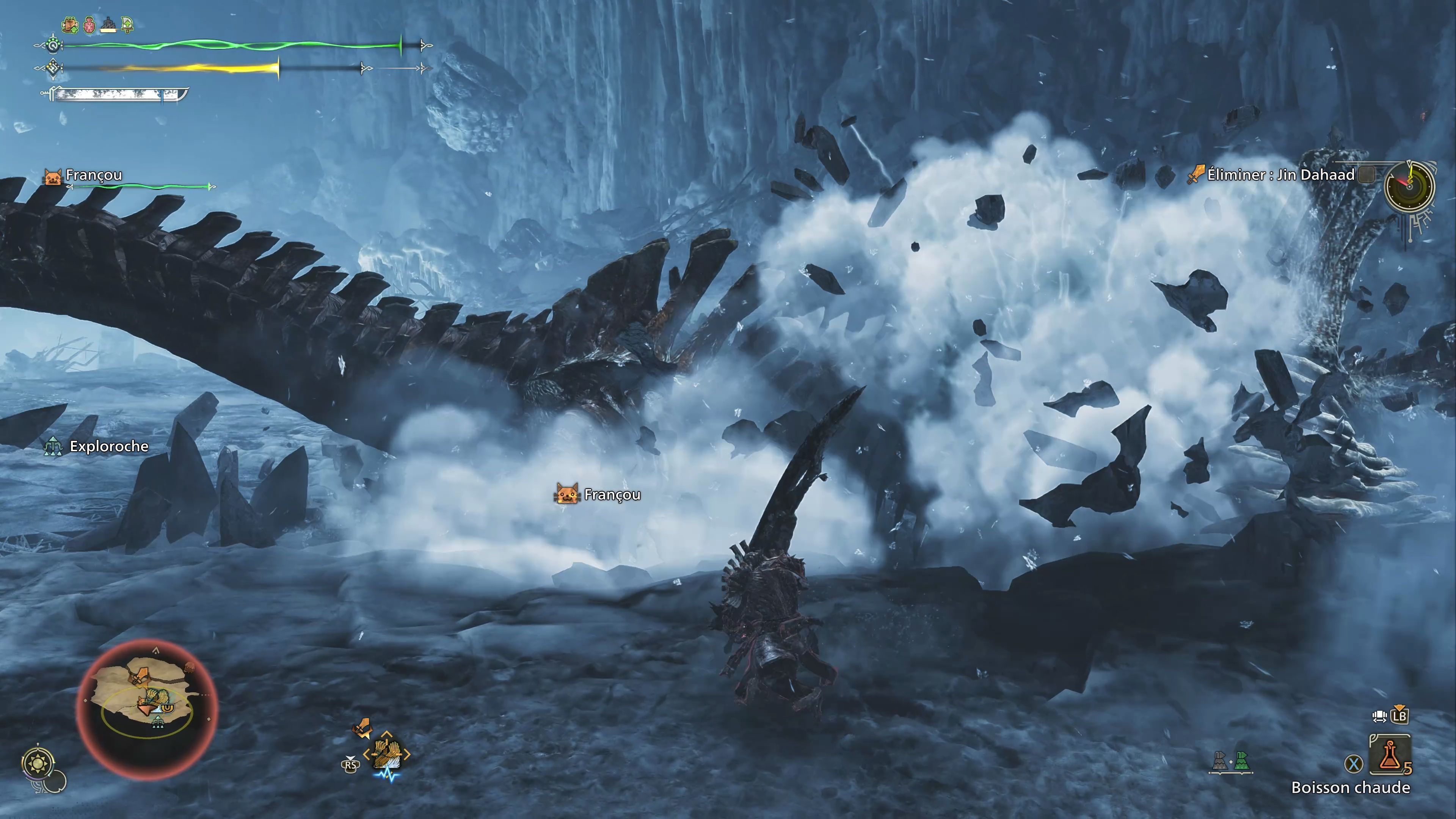This screenshot has height=819, width=1456.
Task: Toggle the LB button prompt for item bar
Action: coord(1400,715)
